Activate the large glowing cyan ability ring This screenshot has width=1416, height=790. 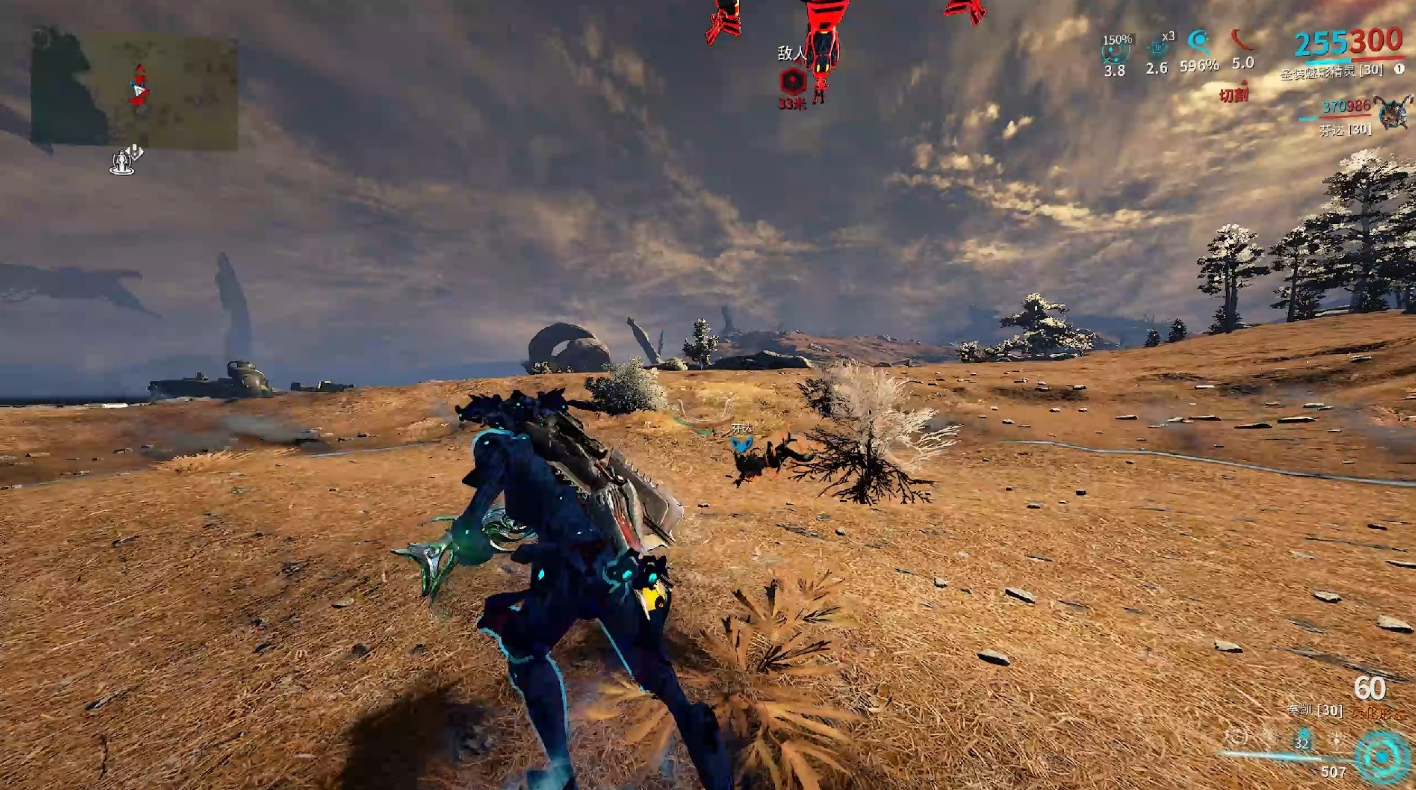pyautogui.click(x=1382, y=756)
